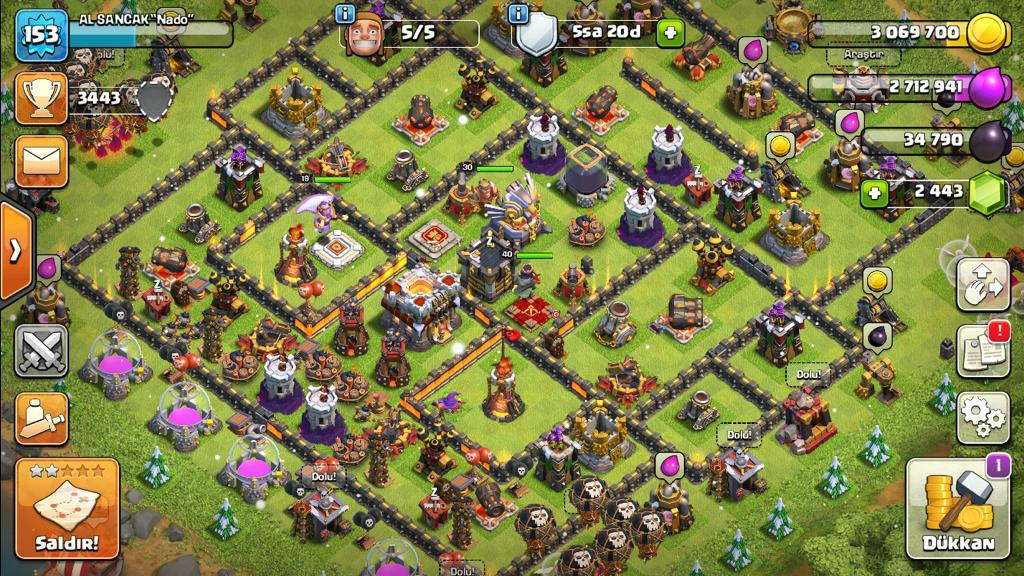Add gems with the green plus button
Screen dimensions: 1024x576
[876, 192]
